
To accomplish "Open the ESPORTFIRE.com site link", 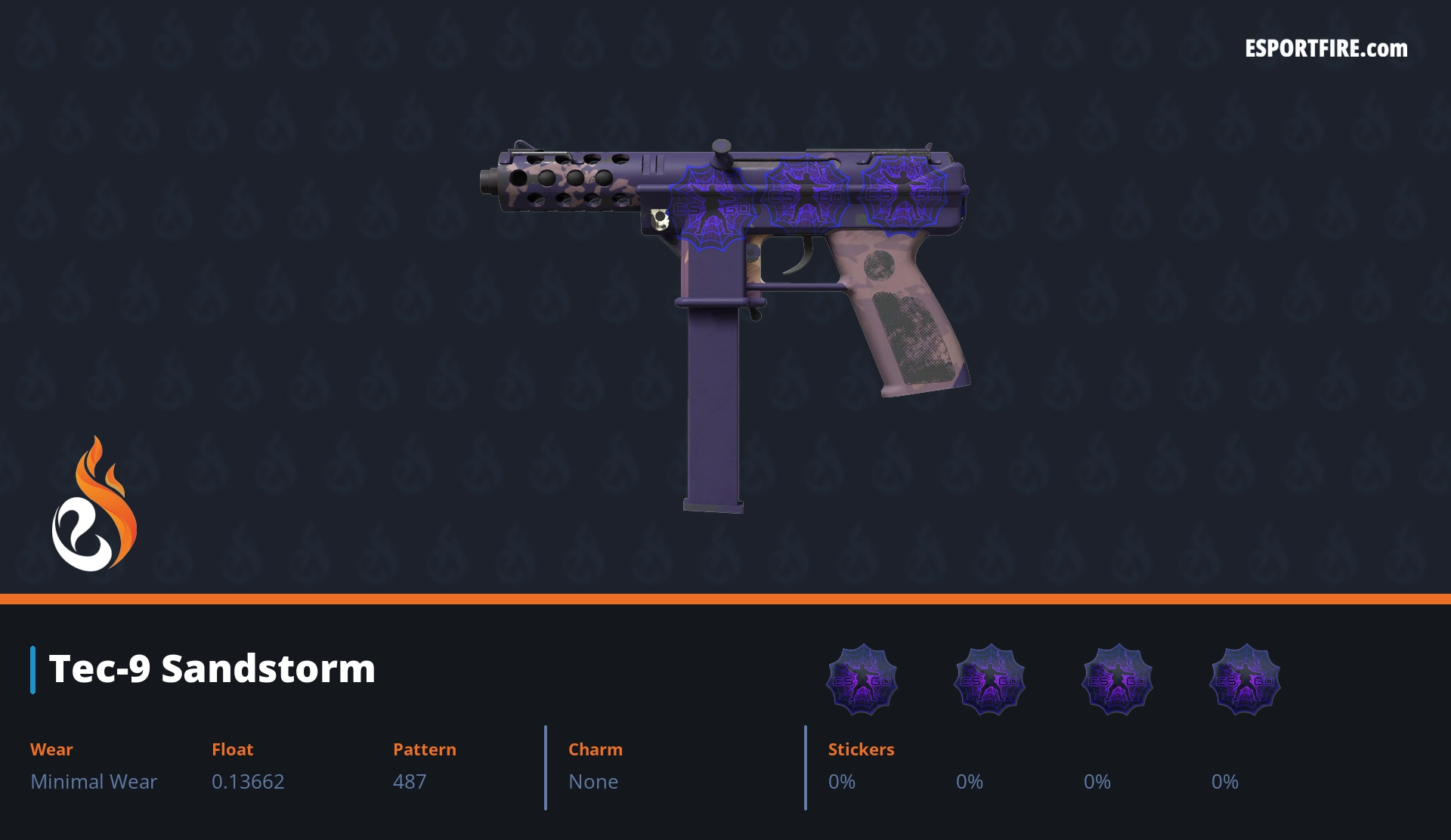I will point(1326,49).
